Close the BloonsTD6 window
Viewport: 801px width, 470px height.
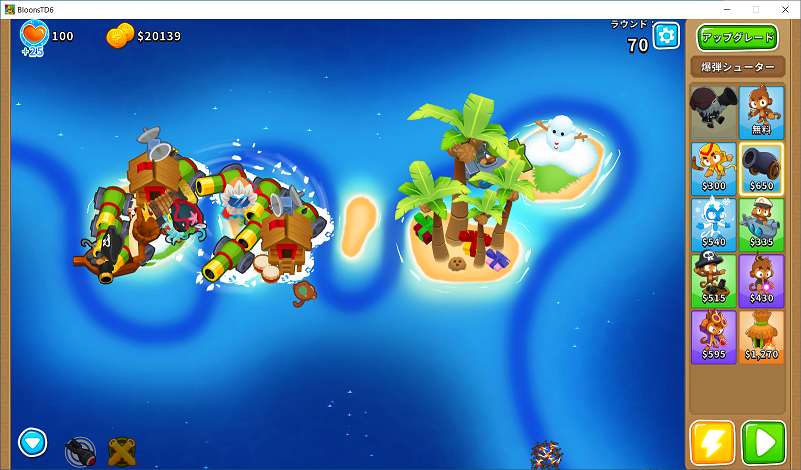(x=782, y=9)
